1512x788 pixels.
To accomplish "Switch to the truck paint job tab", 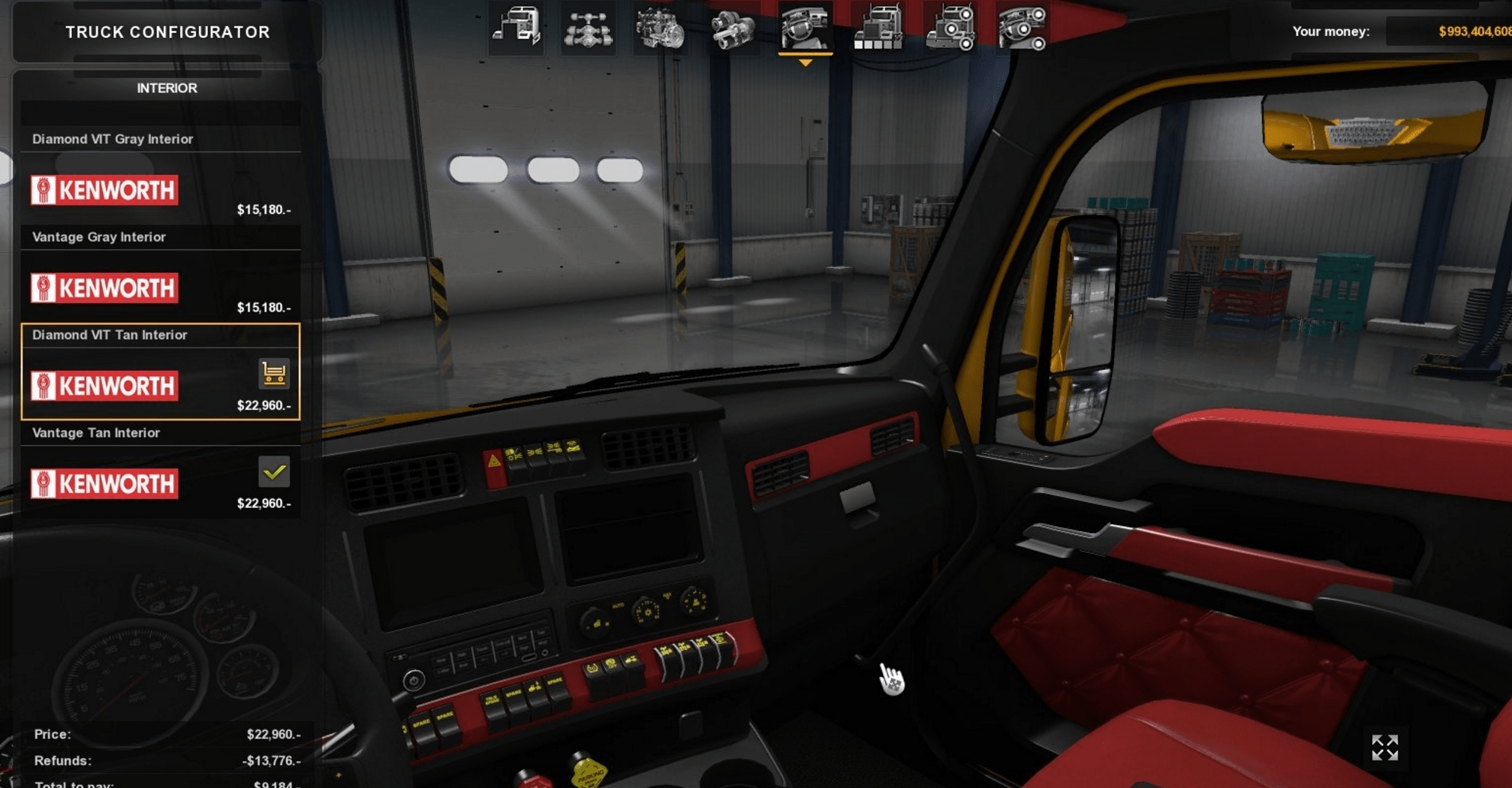I will click(x=877, y=29).
